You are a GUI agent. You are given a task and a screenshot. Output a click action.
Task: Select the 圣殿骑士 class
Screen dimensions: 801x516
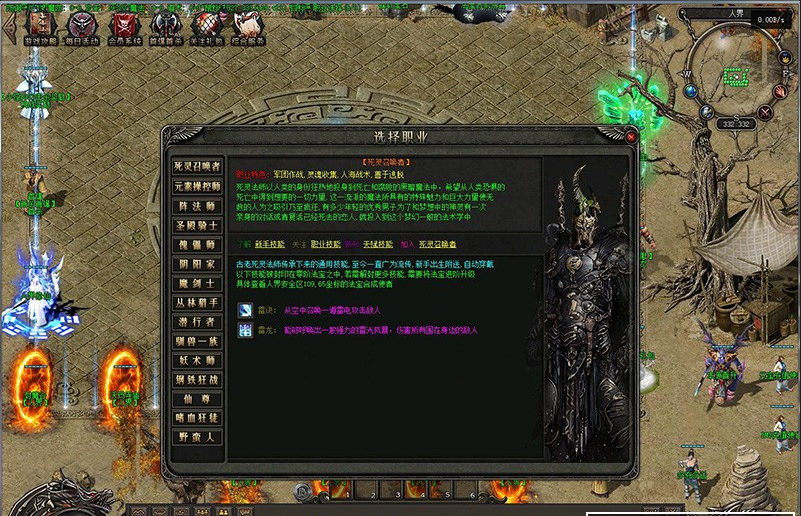coord(196,225)
